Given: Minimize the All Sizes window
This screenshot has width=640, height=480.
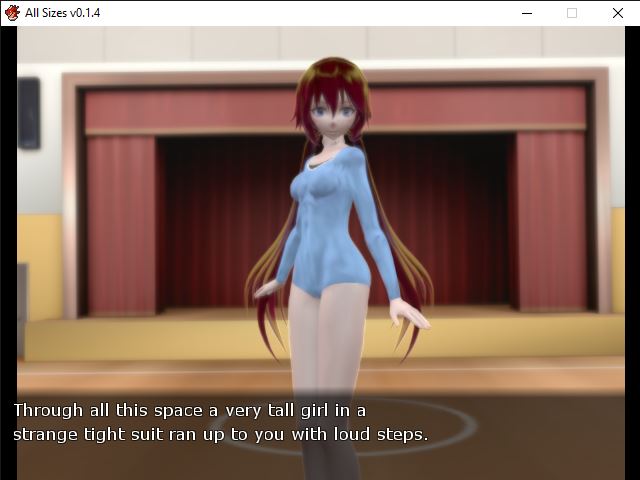Looking at the screenshot, I should point(527,13).
